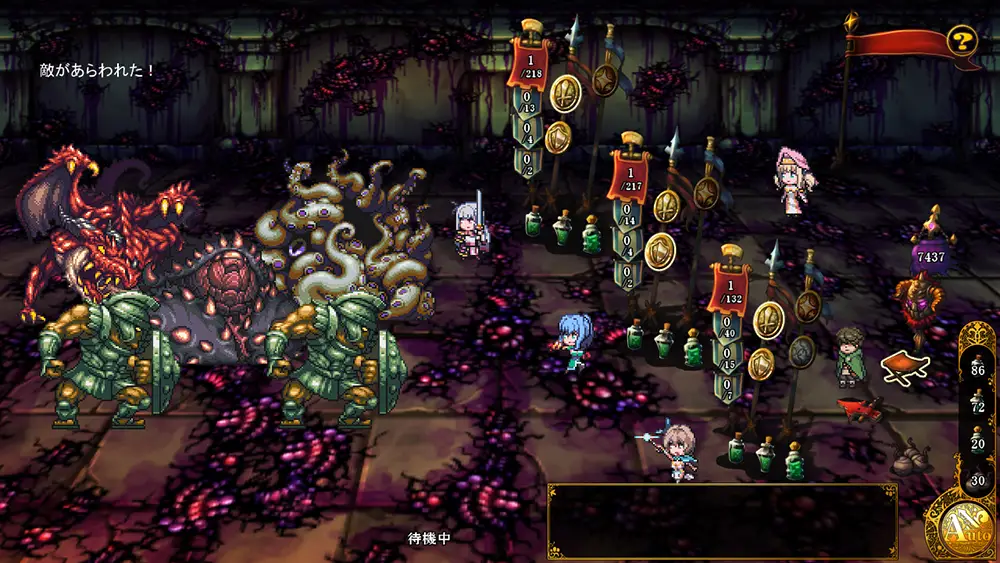Open the question mark help button

coord(962,41)
